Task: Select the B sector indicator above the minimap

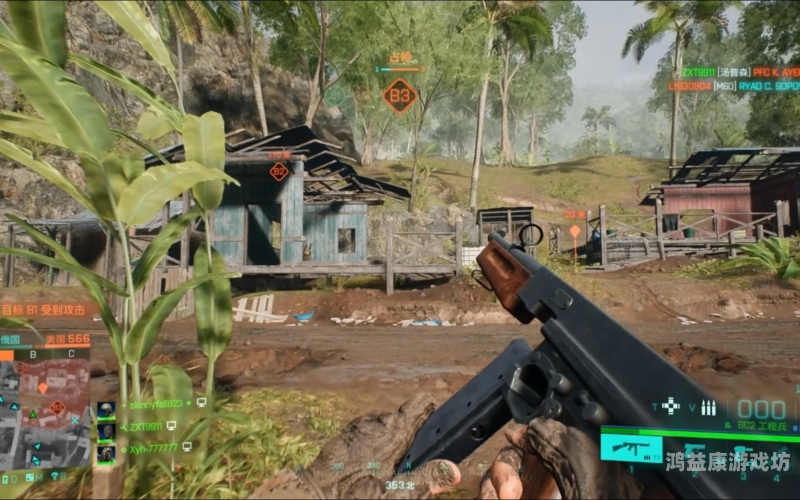Action: coord(31,353)
